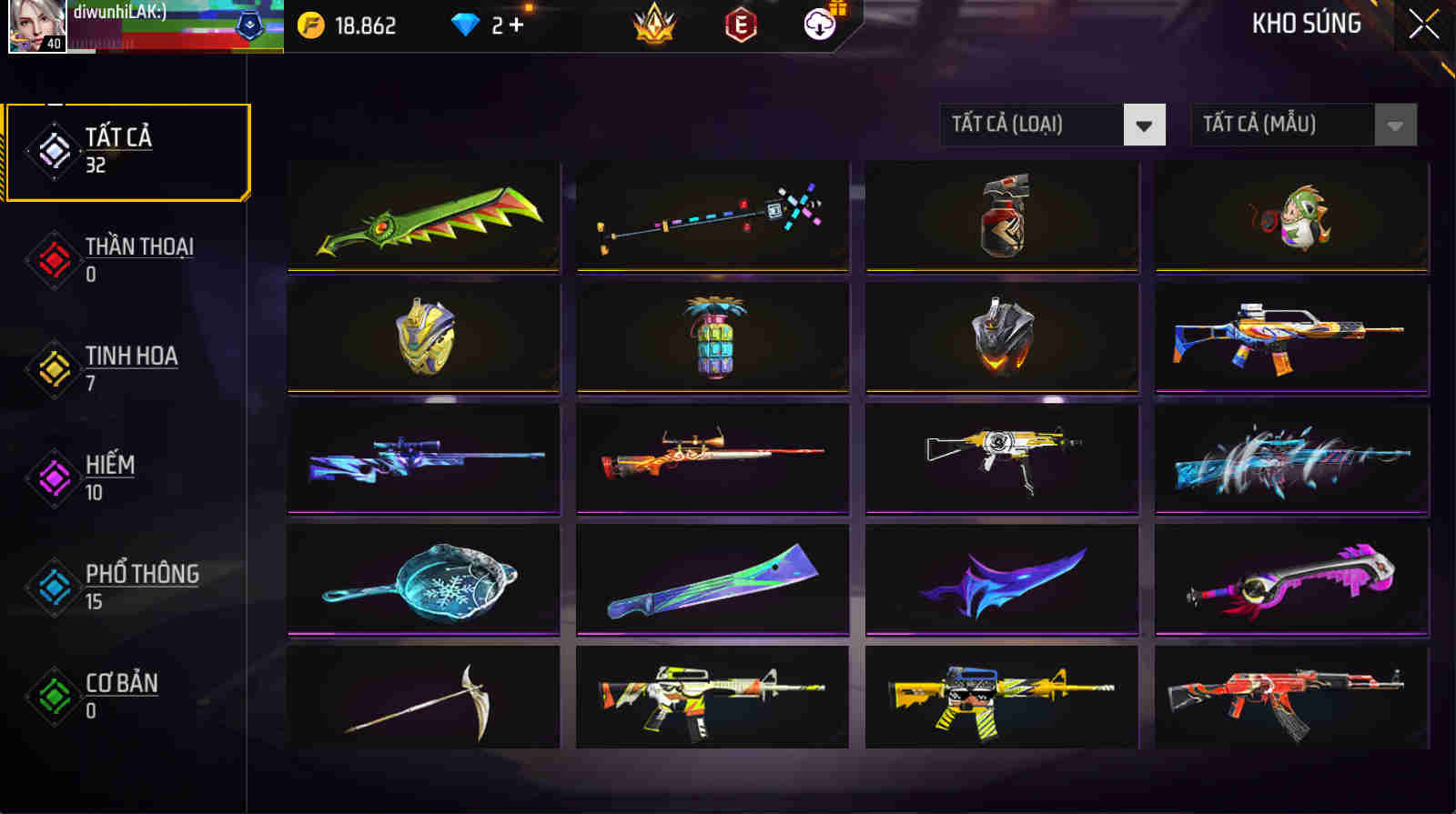Image resolution: width=1456 pixels, height=814 pixels.
Task: Open the diamond top-up icon
Action: pos(467,25)
